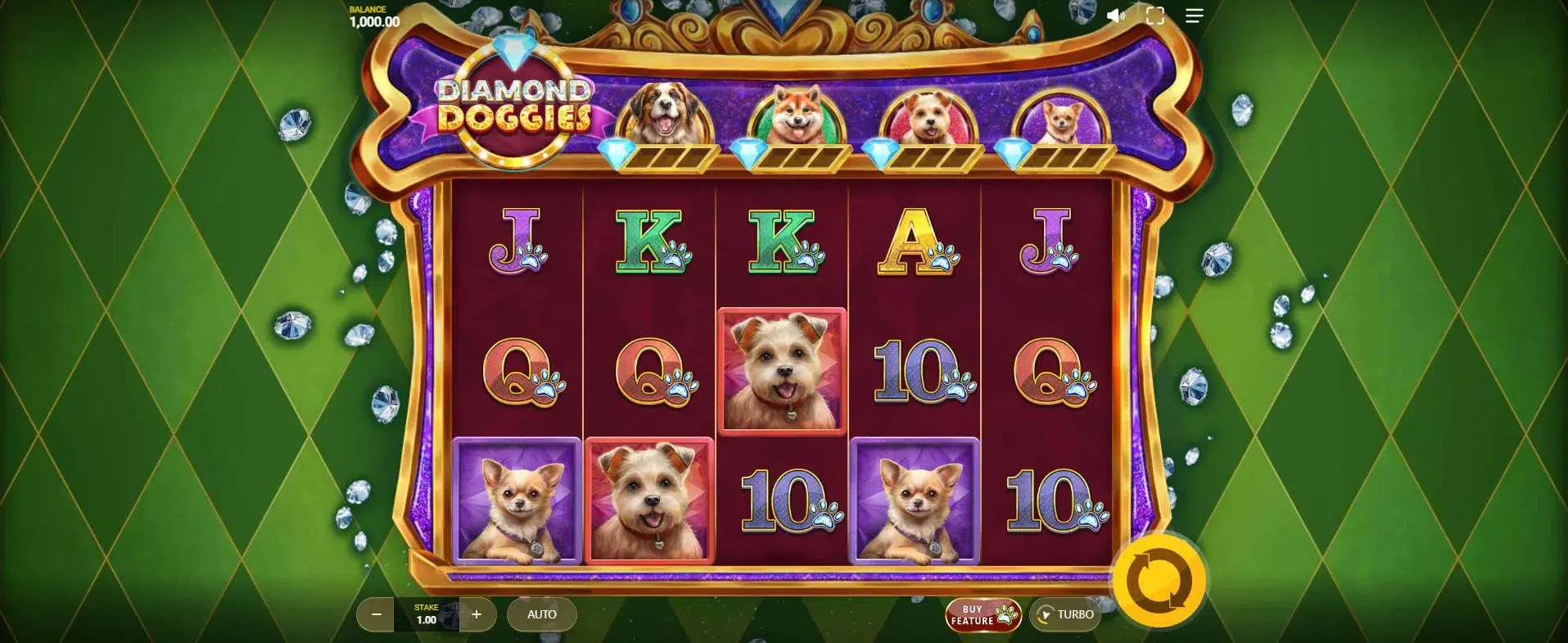
Task: Increase the stake with the plus button
Action: (477, 614)
